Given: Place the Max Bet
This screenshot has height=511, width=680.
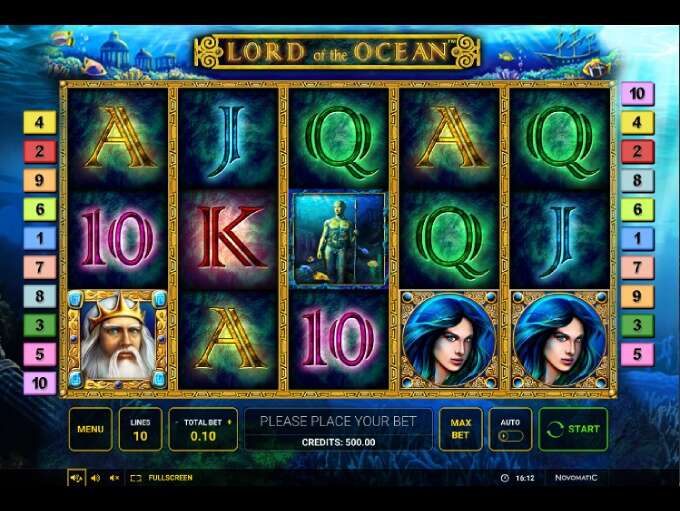Looking at the screenshot, I should tap(460, 429).
